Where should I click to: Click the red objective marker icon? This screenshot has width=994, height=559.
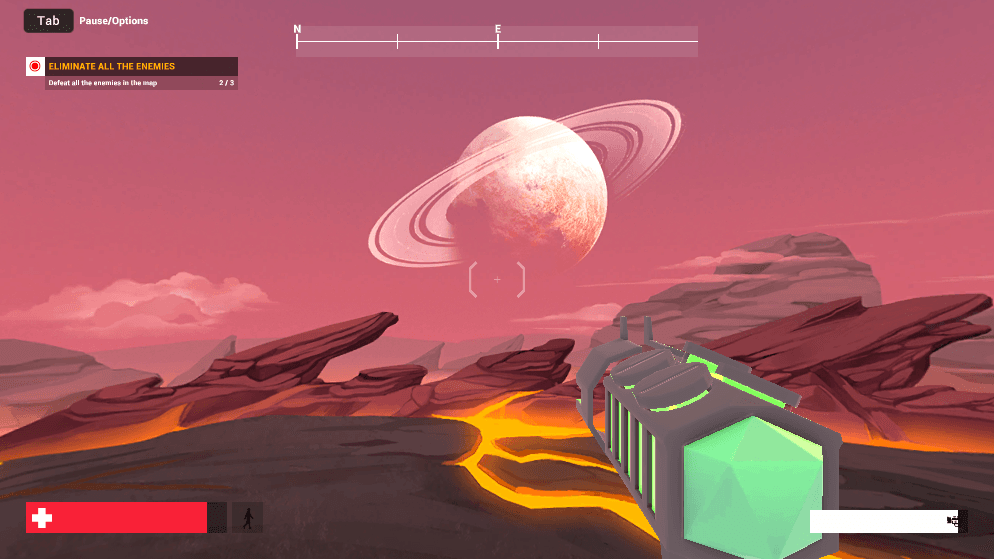pyautogui.click(x=35, y=67)
